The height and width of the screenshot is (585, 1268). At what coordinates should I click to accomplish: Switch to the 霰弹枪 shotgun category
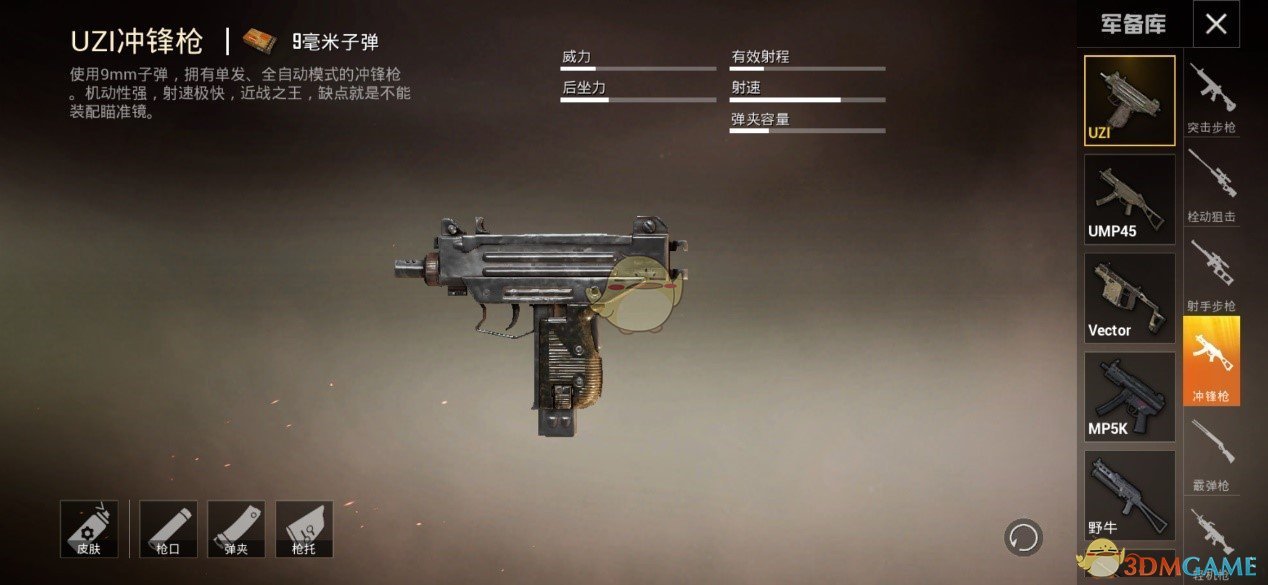1211,452
